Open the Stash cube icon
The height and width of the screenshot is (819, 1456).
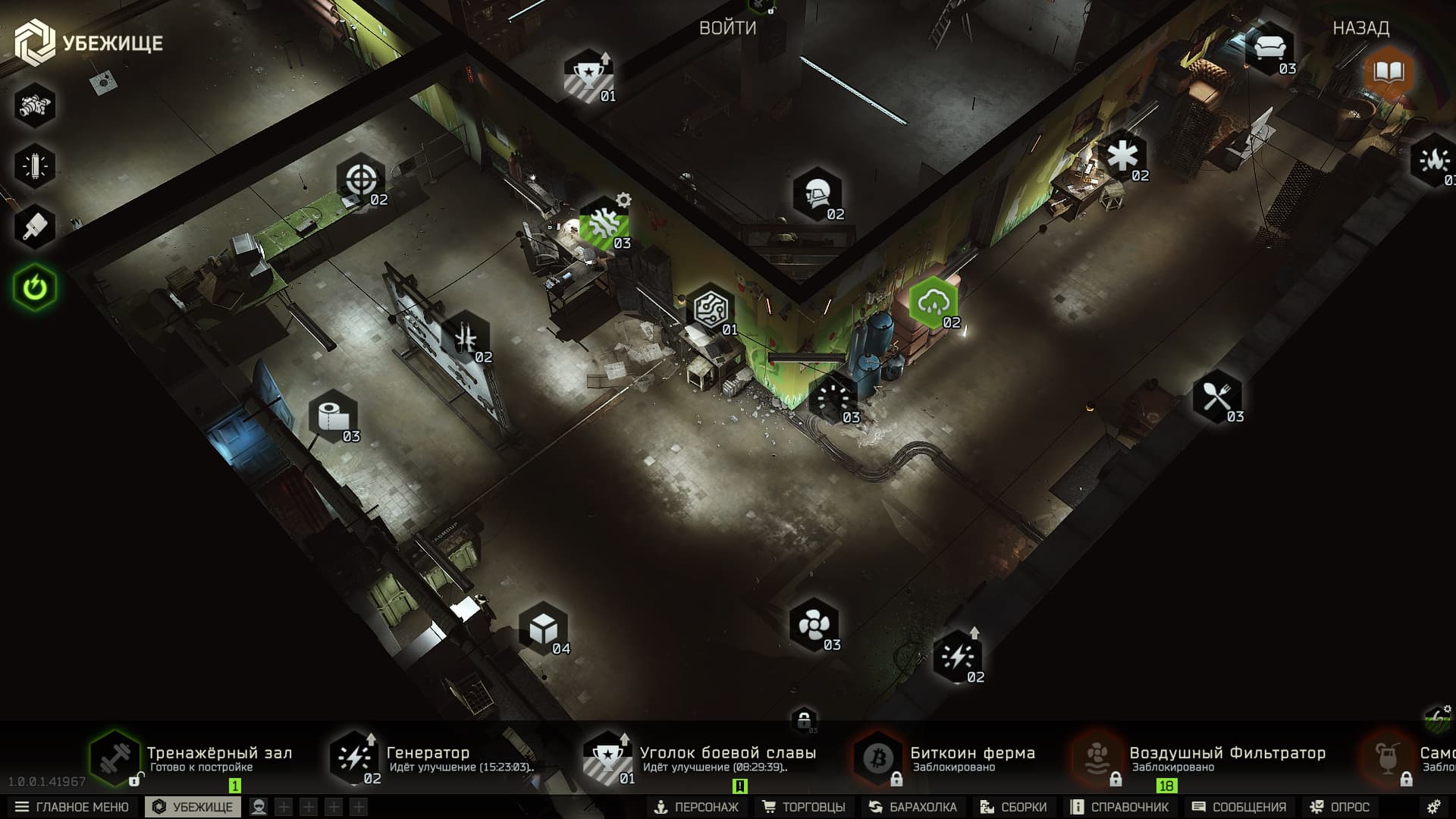pos(544,629)
